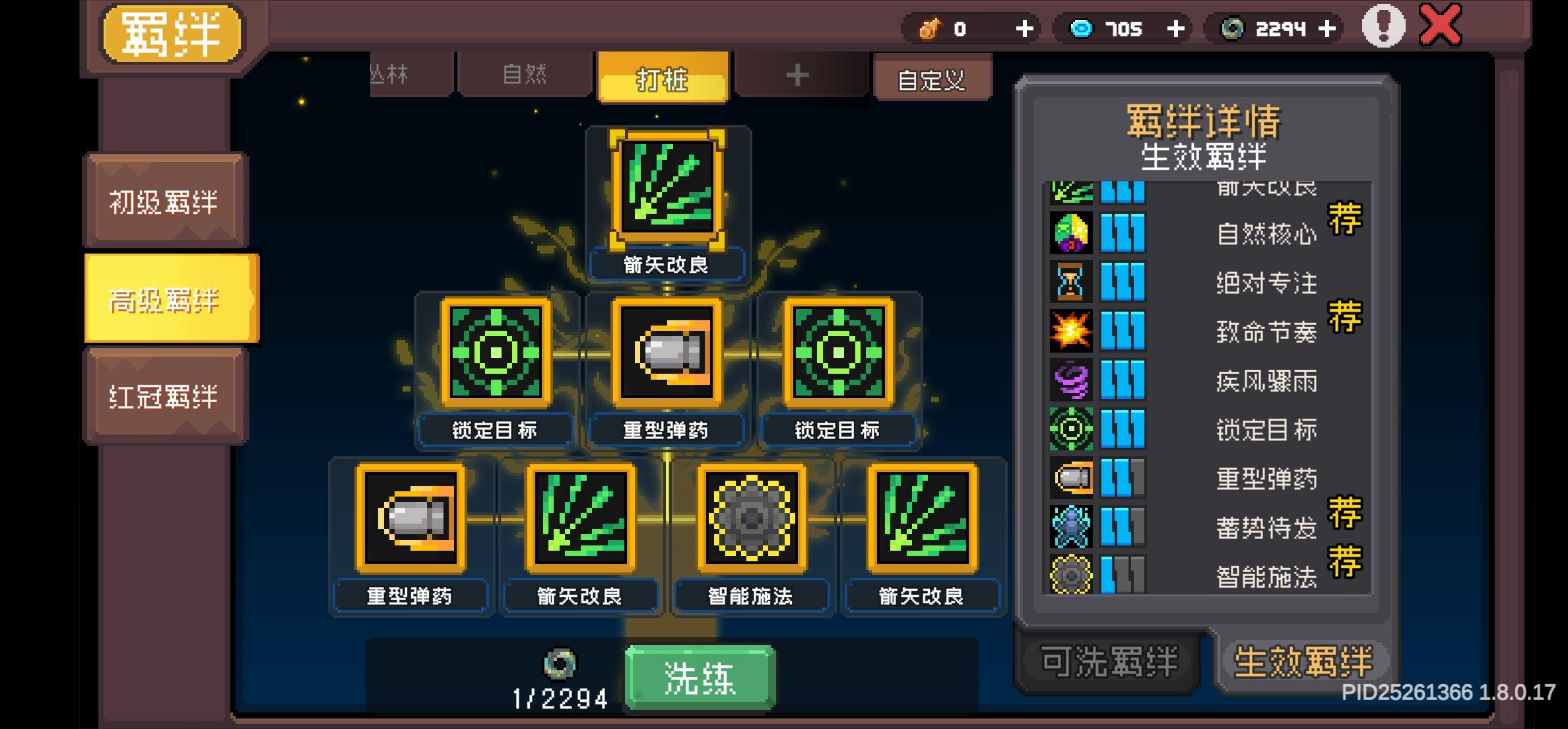Click the + tab to add a preset

(797, 76)
